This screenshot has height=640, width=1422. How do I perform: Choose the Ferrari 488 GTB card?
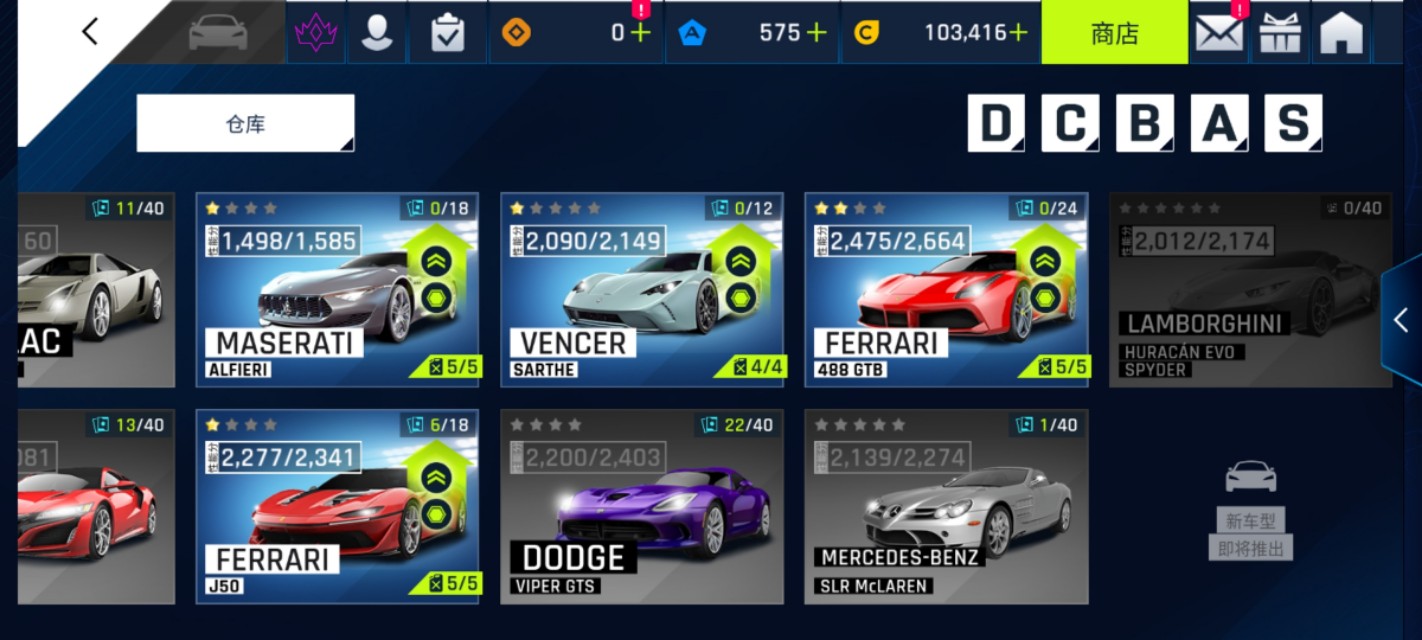point(946,290)
